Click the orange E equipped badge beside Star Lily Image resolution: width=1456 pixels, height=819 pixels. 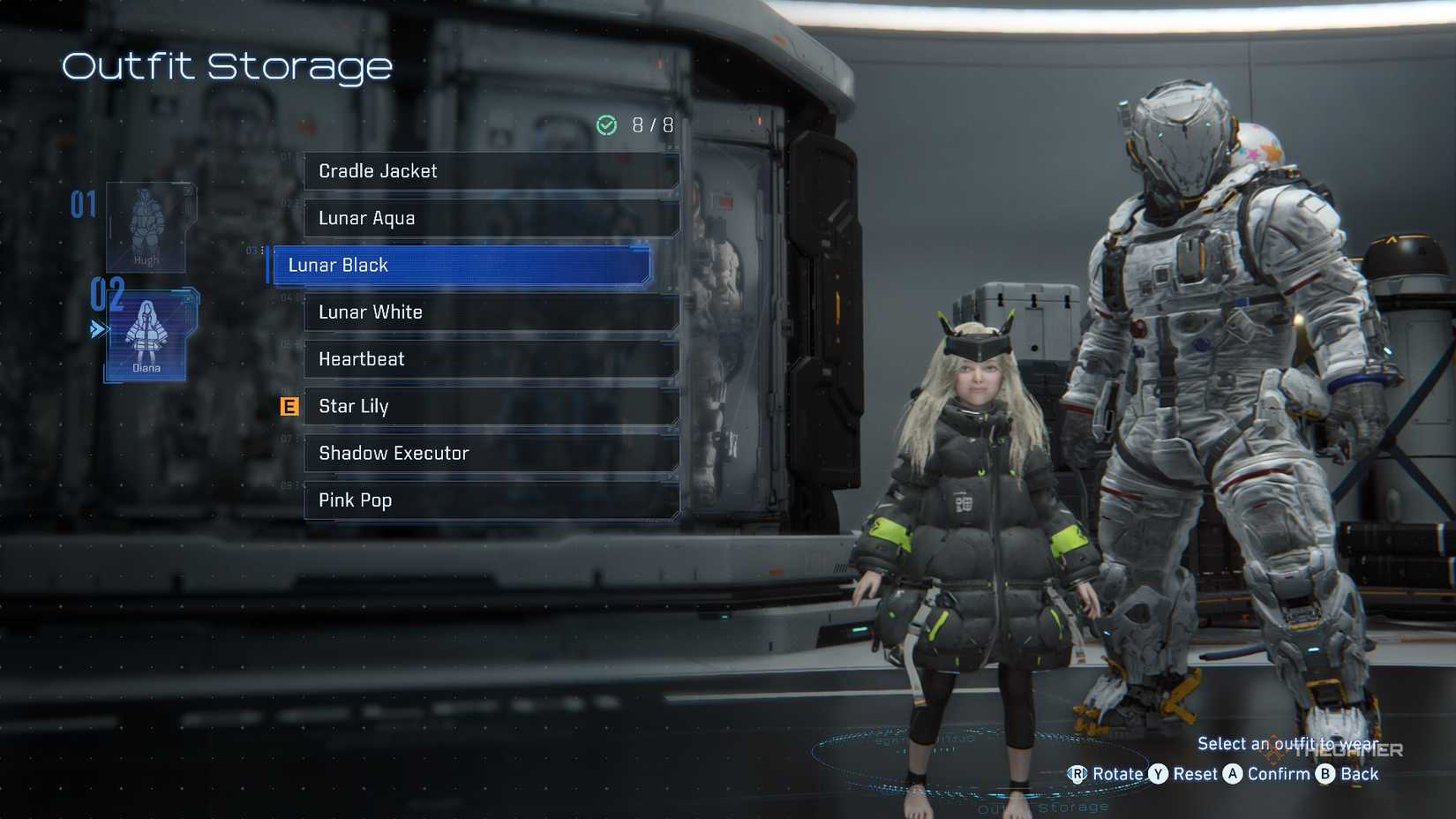[289, 407]
